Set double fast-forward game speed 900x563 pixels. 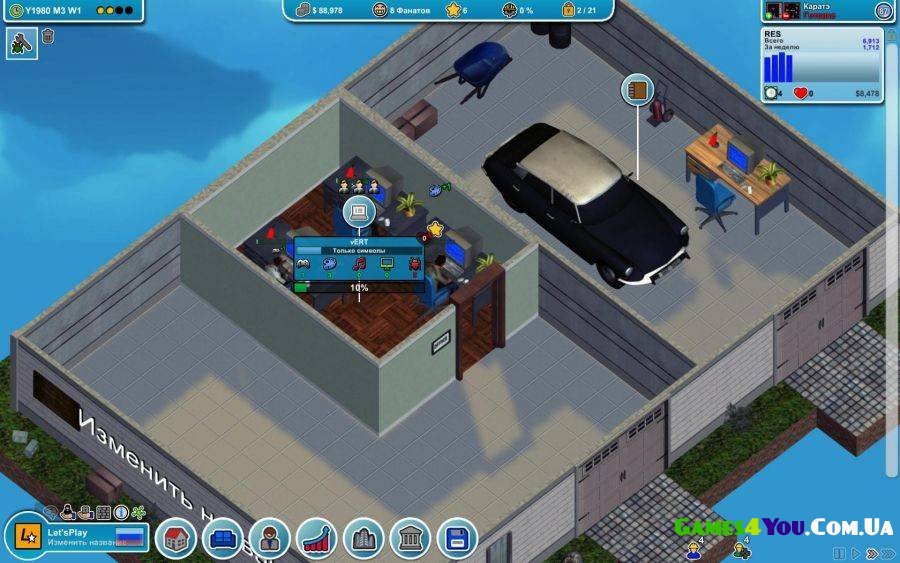click(x=870, y=553)
